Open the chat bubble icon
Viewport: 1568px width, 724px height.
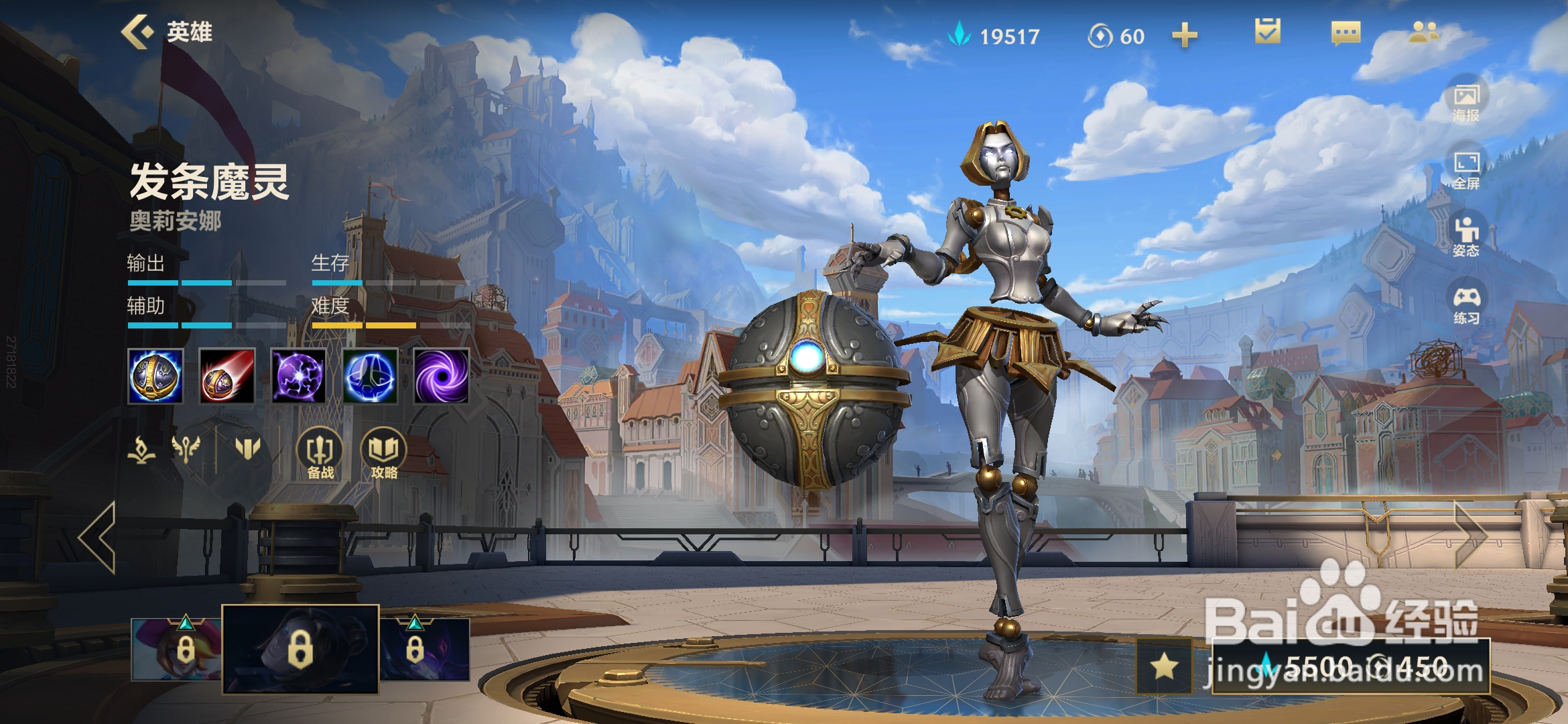(x=1346, y=33)
